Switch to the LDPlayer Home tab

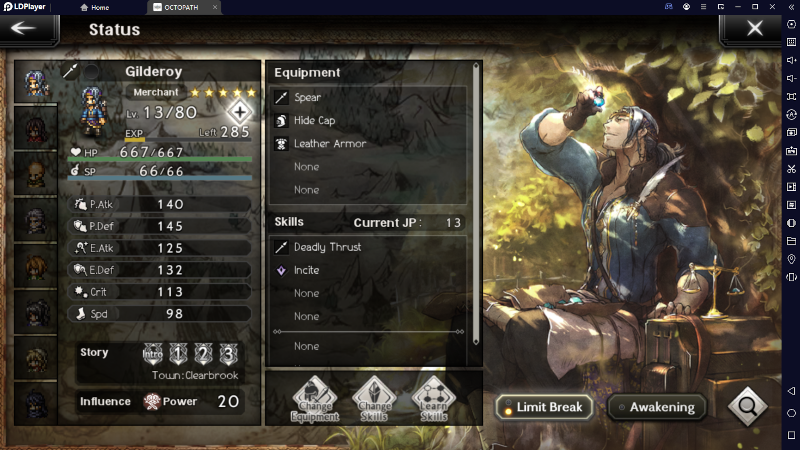[107, 7]
